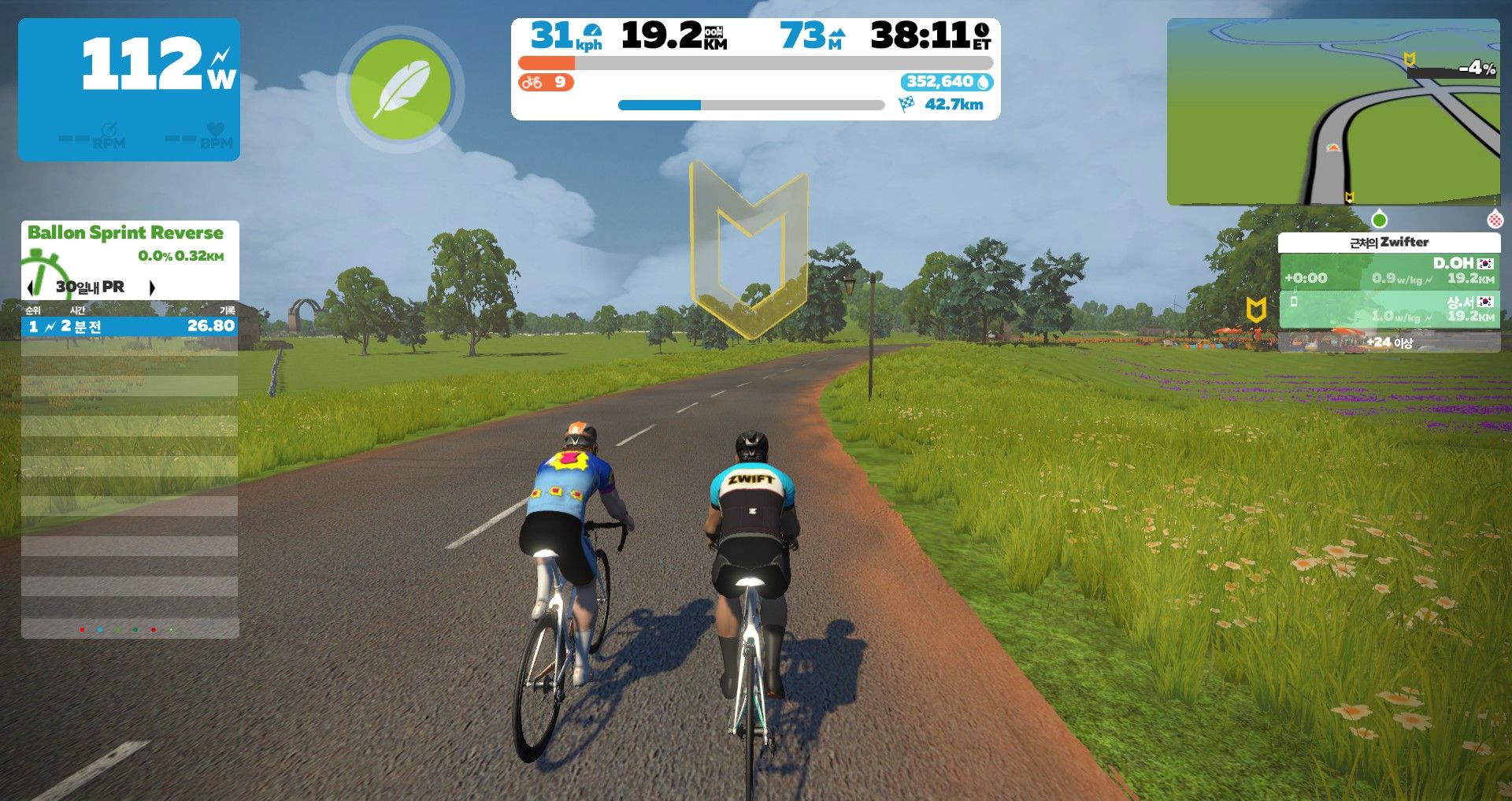1512x801 pixels.
Task: Activate the feather lightweight power-up
Action: coord(400,90)
